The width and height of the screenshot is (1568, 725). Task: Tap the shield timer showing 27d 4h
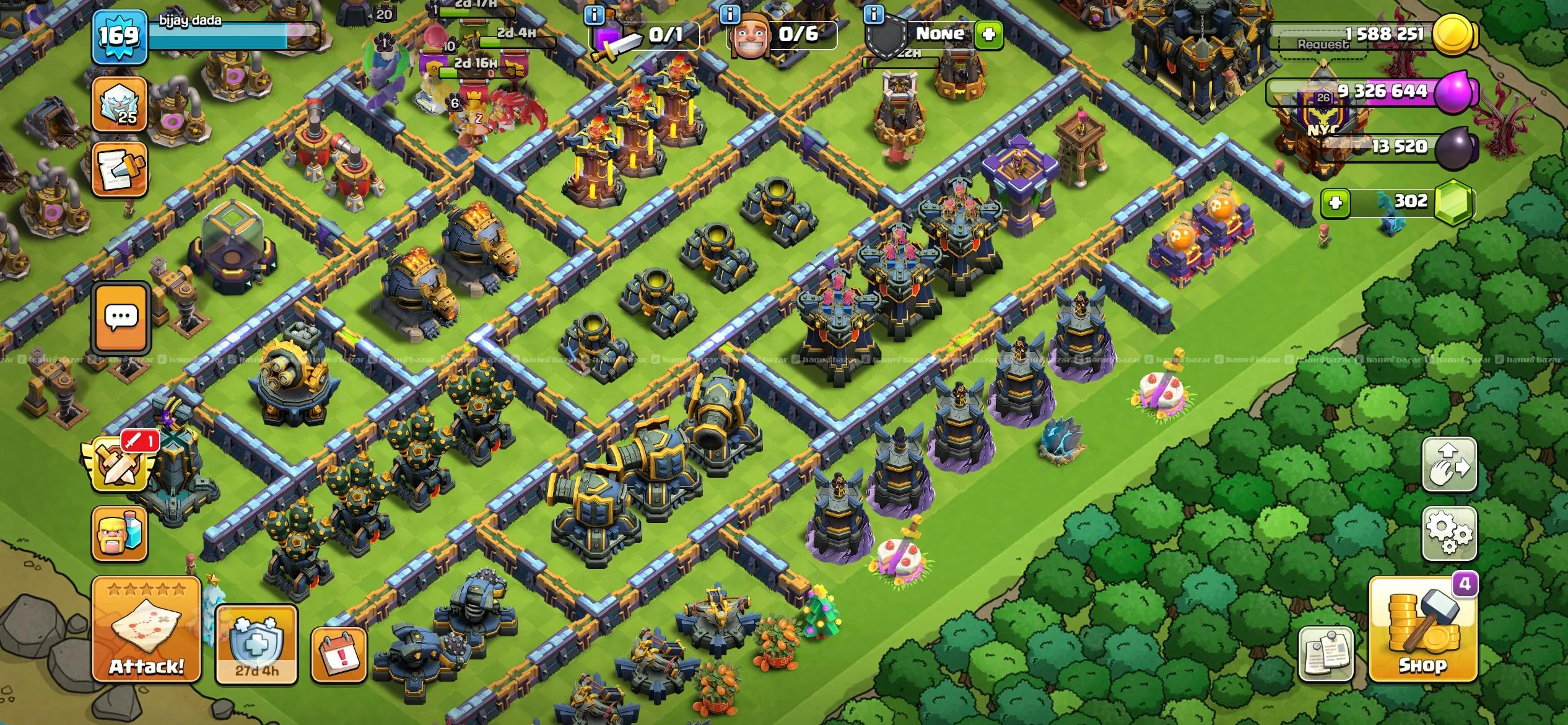click(256, 644)
